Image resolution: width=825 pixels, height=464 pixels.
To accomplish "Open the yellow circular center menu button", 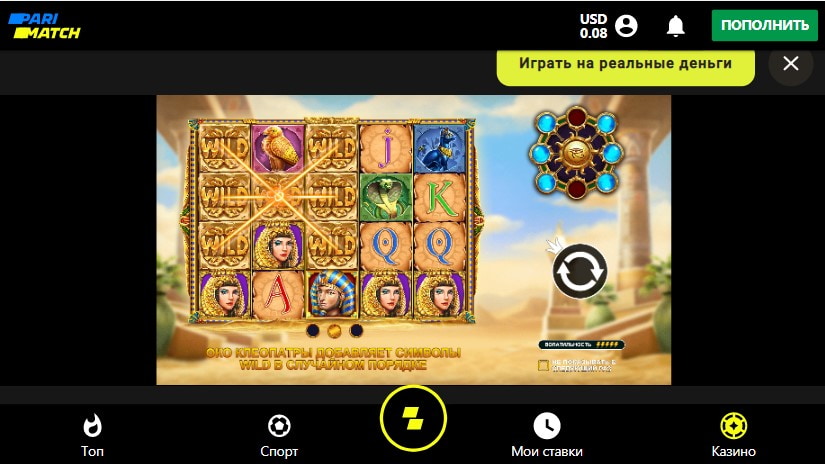I will pos(413,418).
